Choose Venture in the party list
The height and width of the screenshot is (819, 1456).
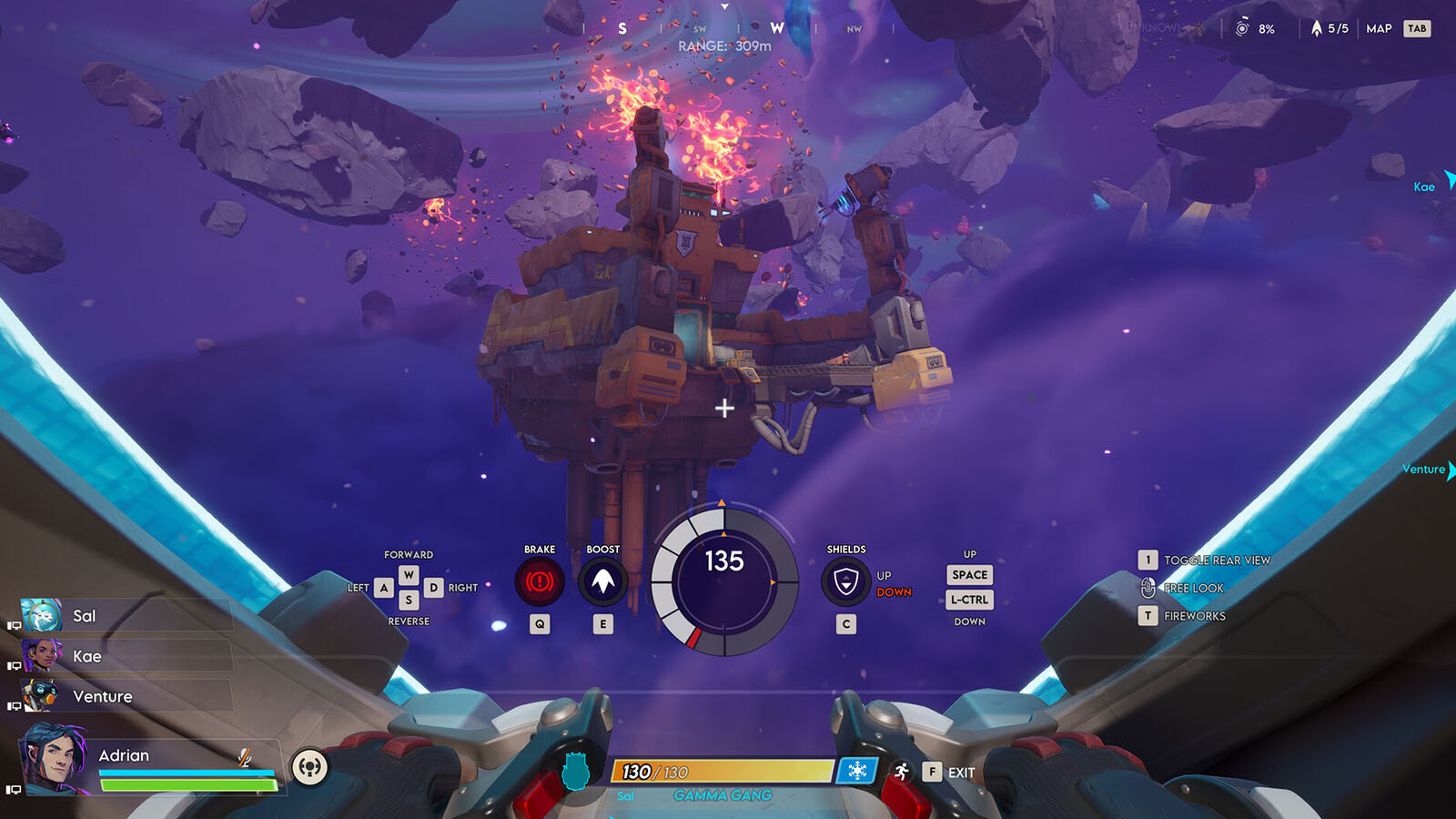102,696
